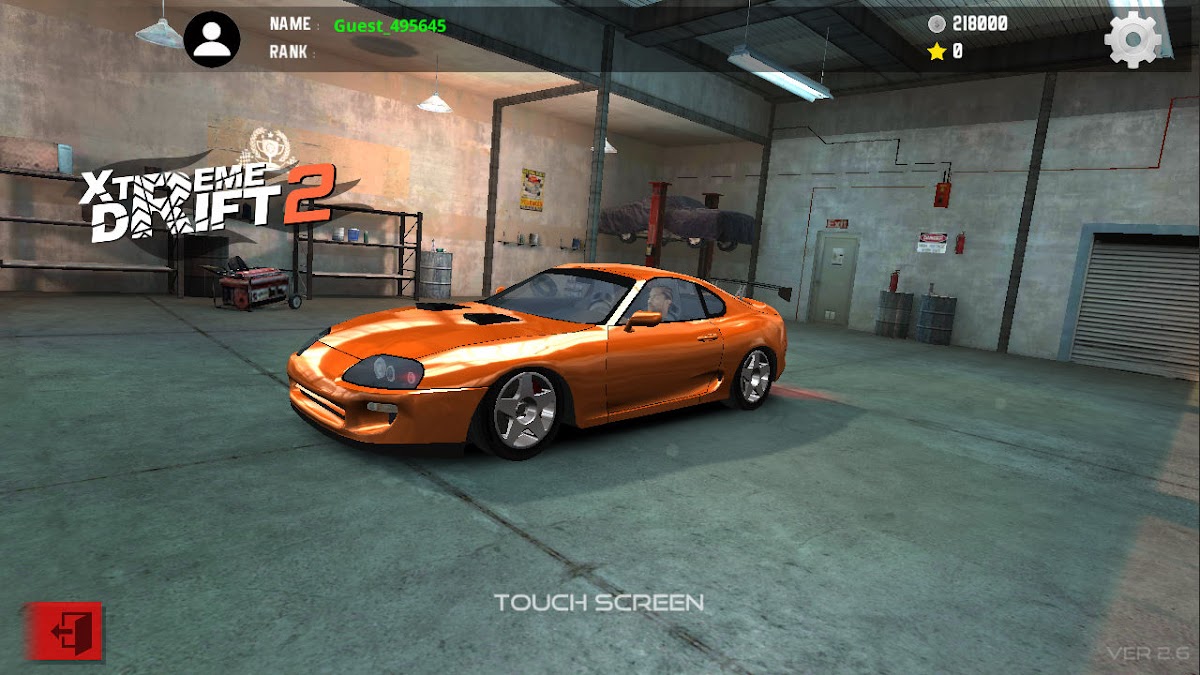Viewport: 1200px width, 675px height.
Task: Open the player profile avatar
Action: coord(212,39)
